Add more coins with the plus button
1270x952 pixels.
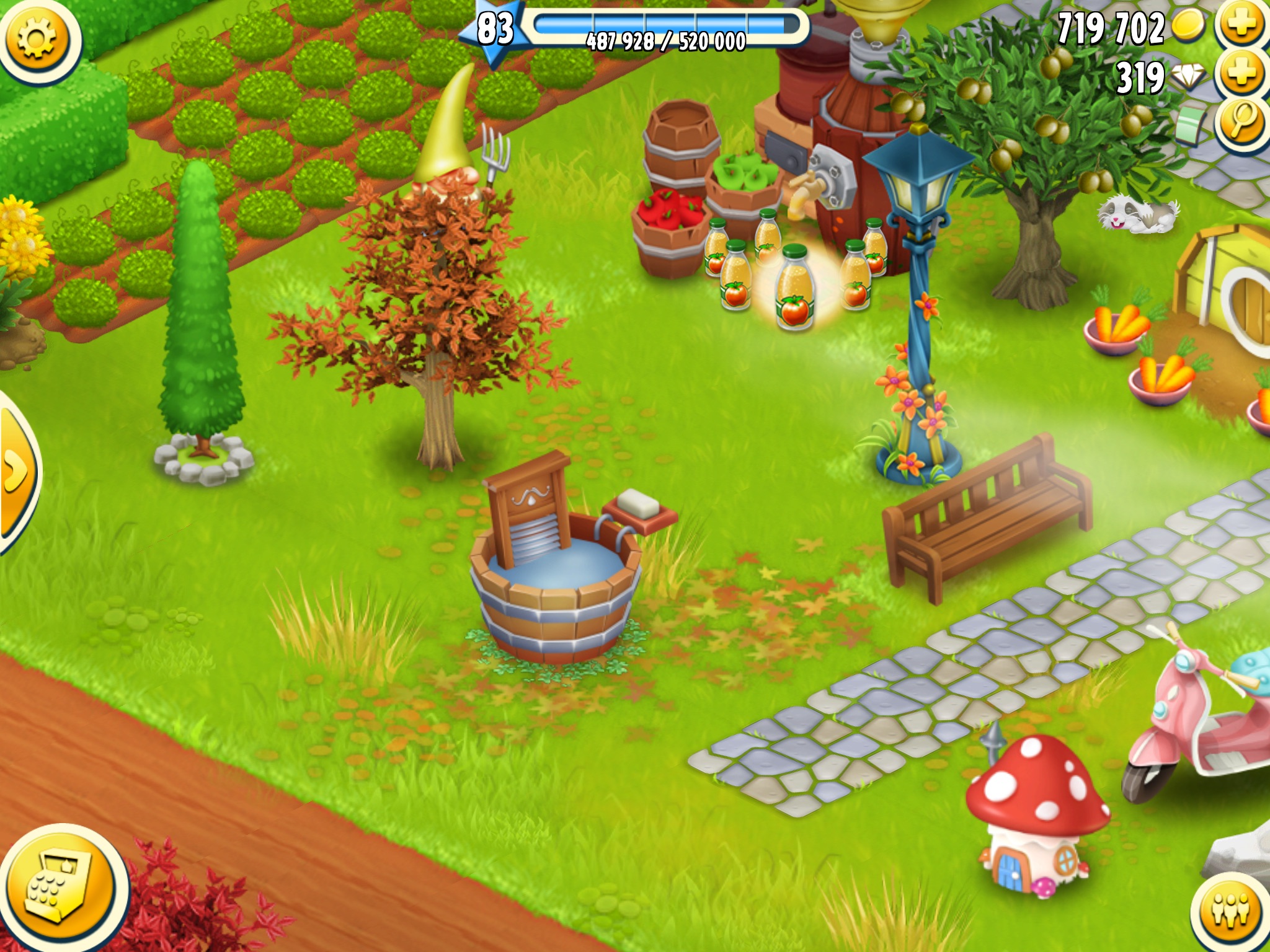pos(1241,26)
